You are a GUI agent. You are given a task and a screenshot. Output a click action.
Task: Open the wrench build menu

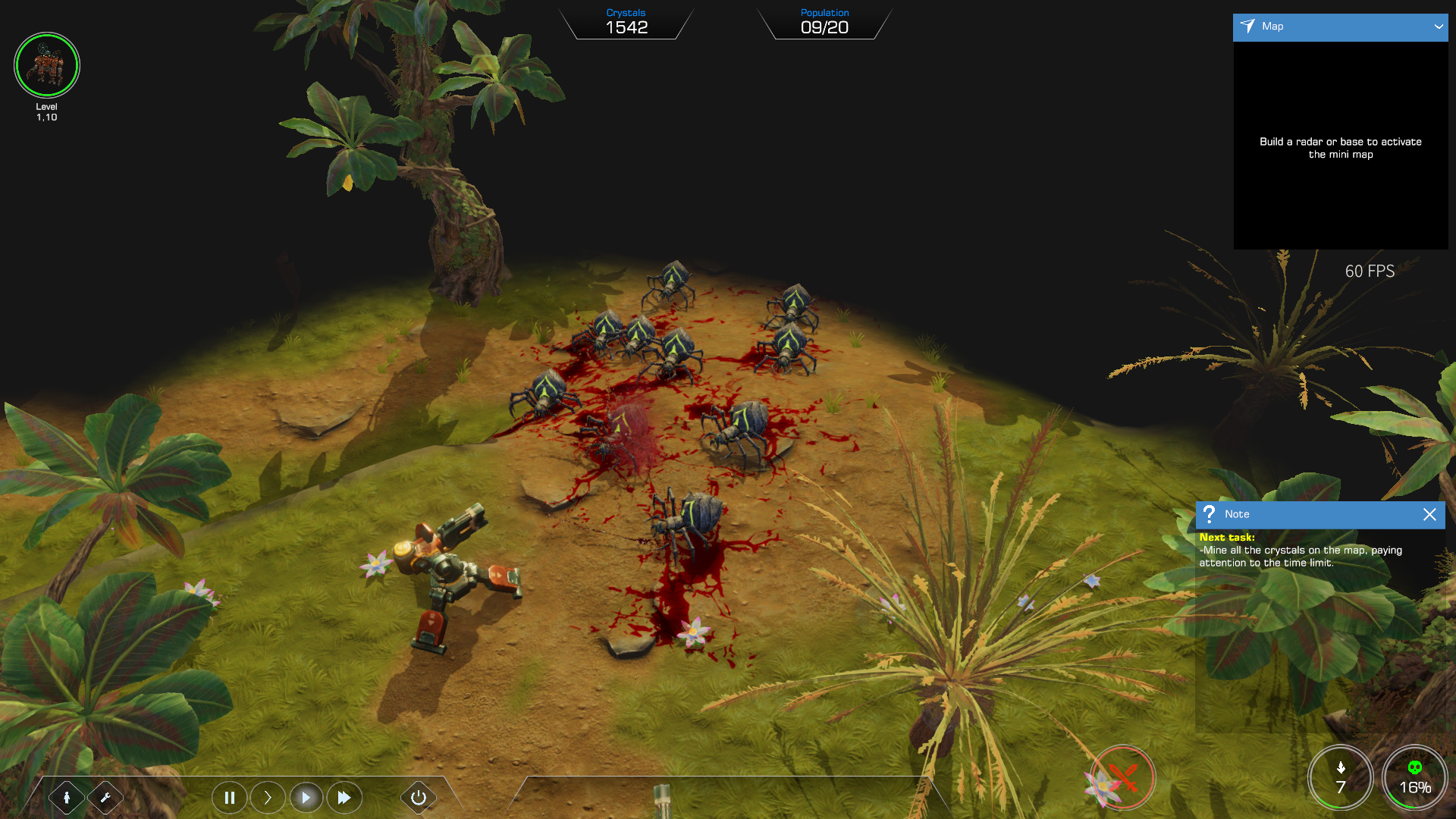click(x=105, y=797)
